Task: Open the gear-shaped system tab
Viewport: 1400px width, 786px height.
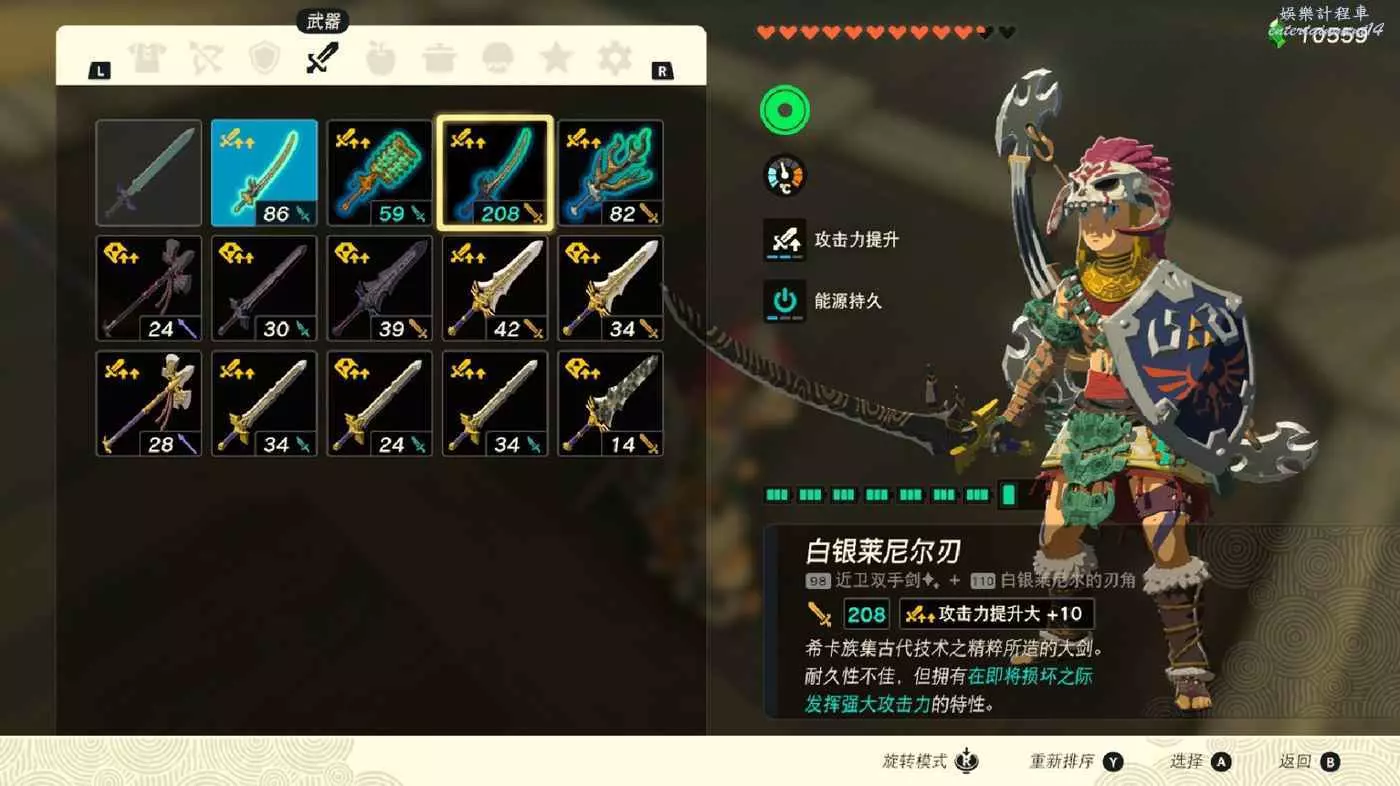Action: point(614,59)
